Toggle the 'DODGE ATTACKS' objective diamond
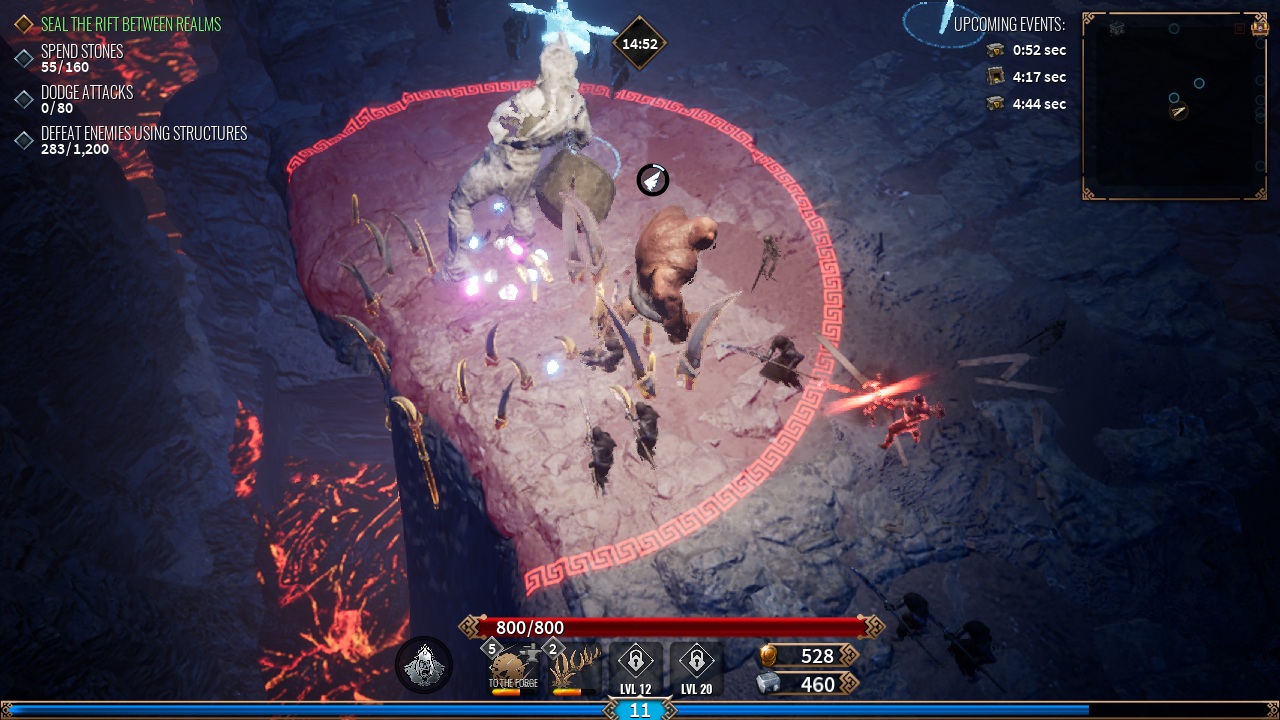The height and width of the screenshot is (720, 1280). (x=25, y=98)
